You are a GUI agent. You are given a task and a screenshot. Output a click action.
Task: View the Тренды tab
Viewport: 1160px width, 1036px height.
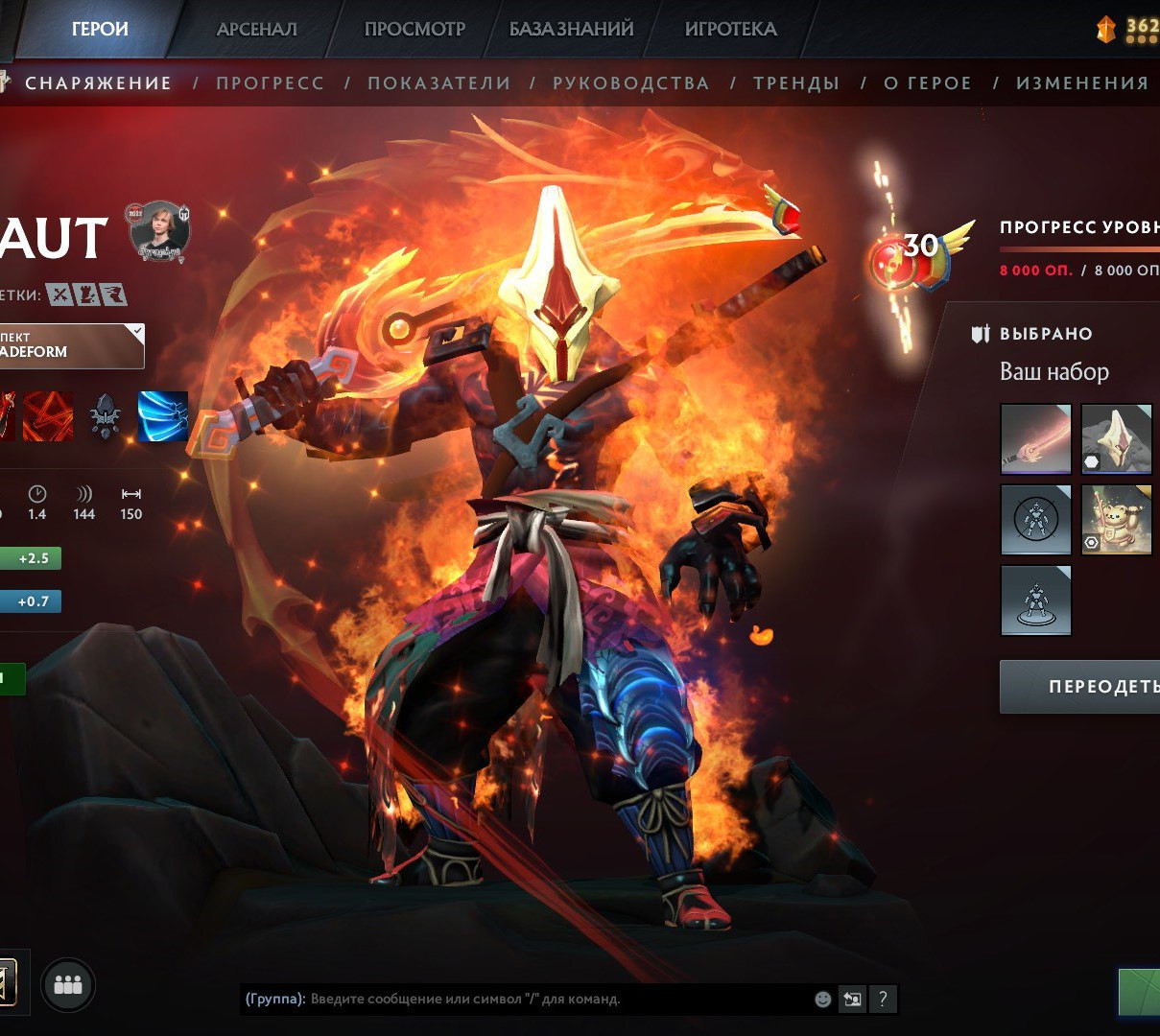pyautogui.click(x=796, y=83)
